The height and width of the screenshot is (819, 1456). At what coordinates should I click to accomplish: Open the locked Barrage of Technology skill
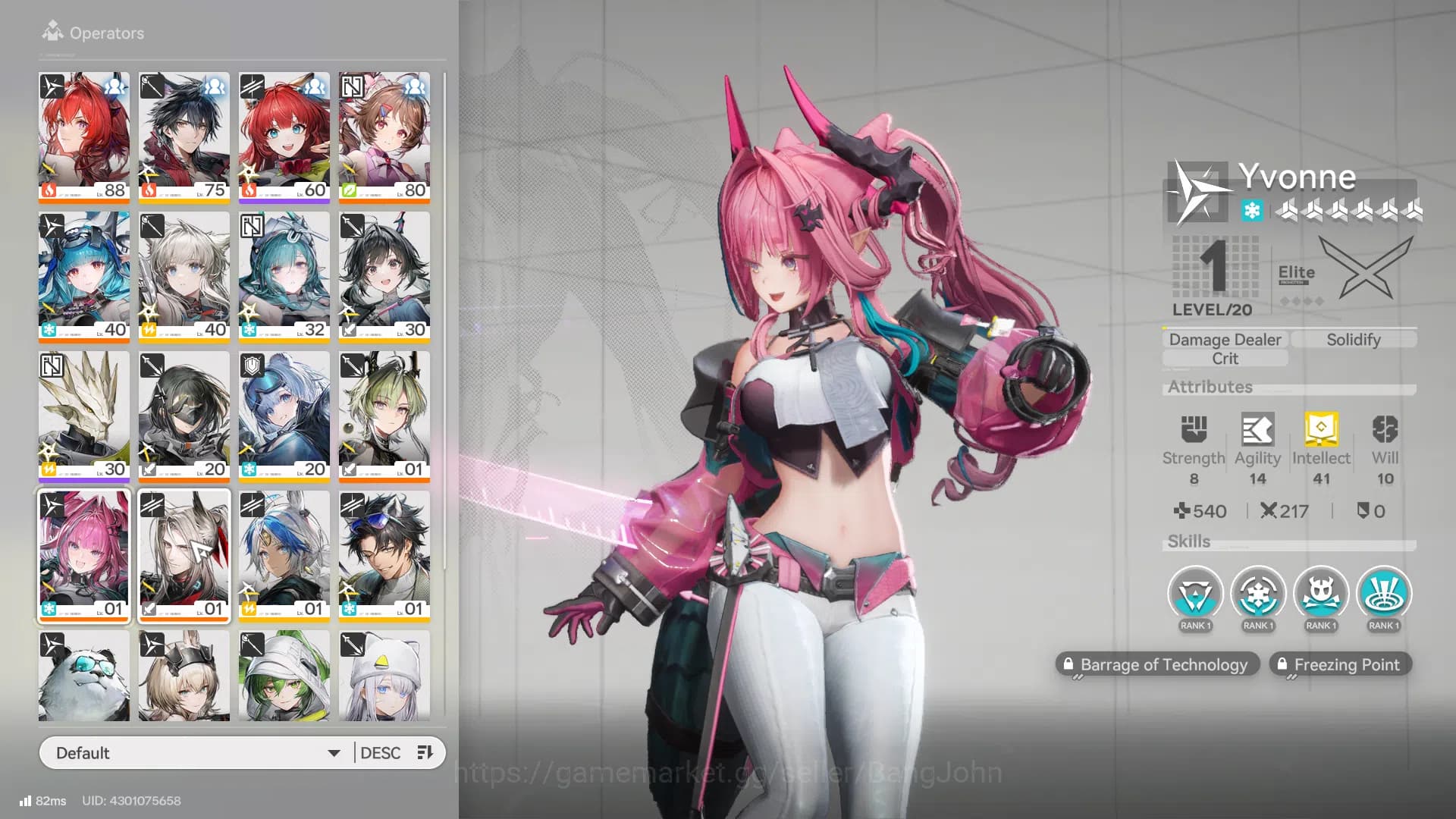(x=1158, y=664)
